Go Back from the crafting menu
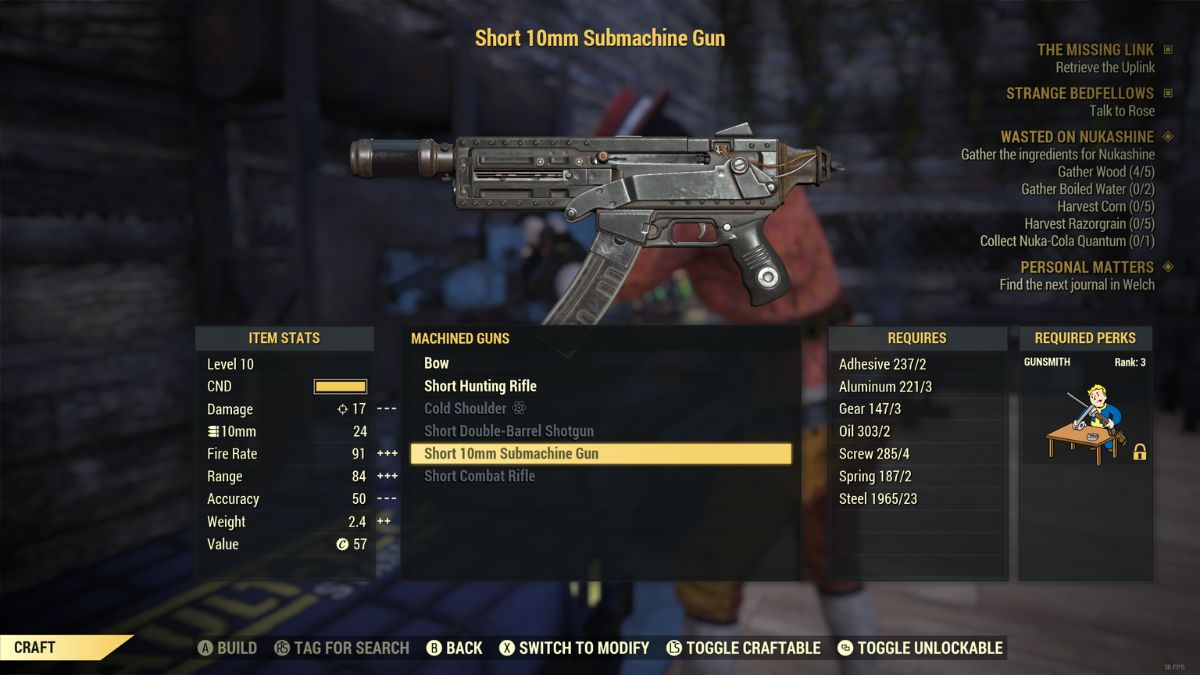 tap(454, 648)
